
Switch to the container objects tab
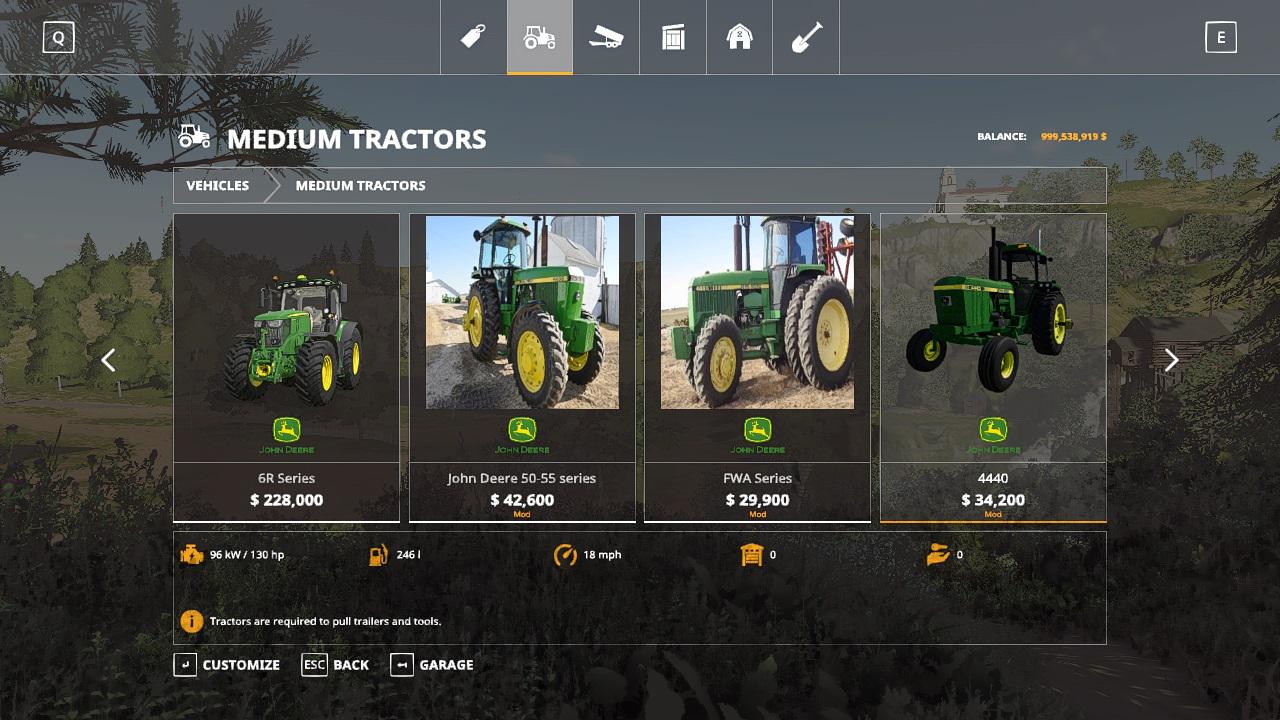[673, 38]
